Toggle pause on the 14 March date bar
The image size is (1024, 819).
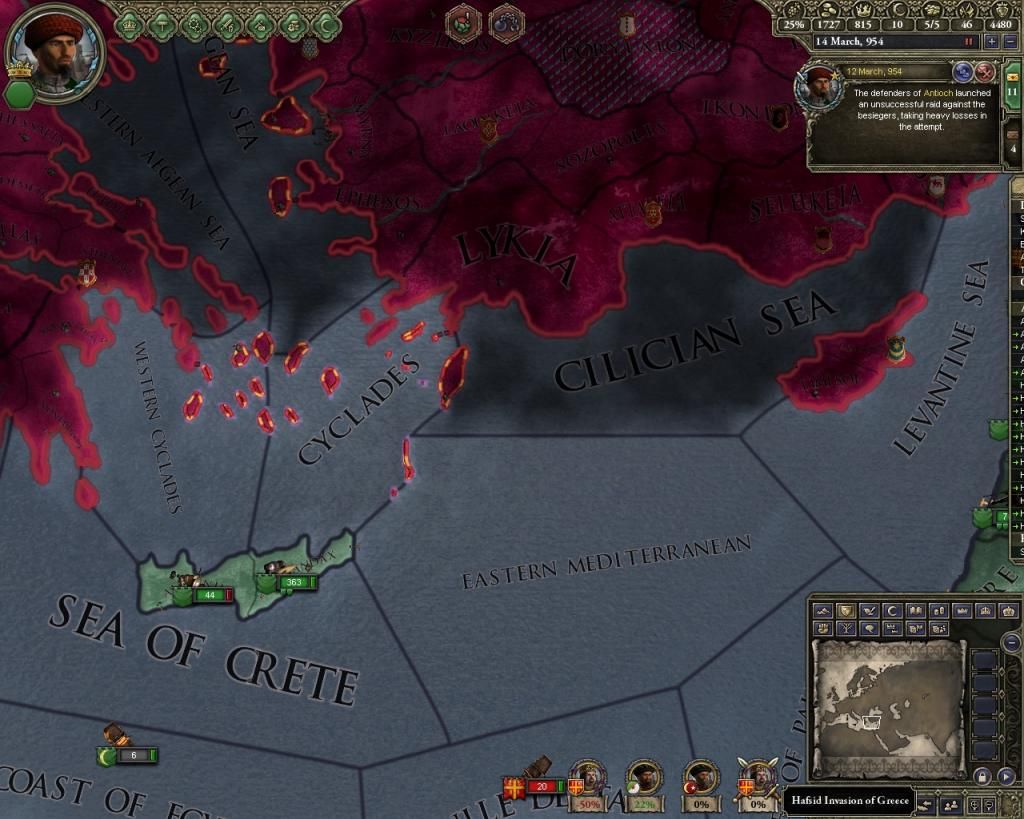click(x=968, y=42)
